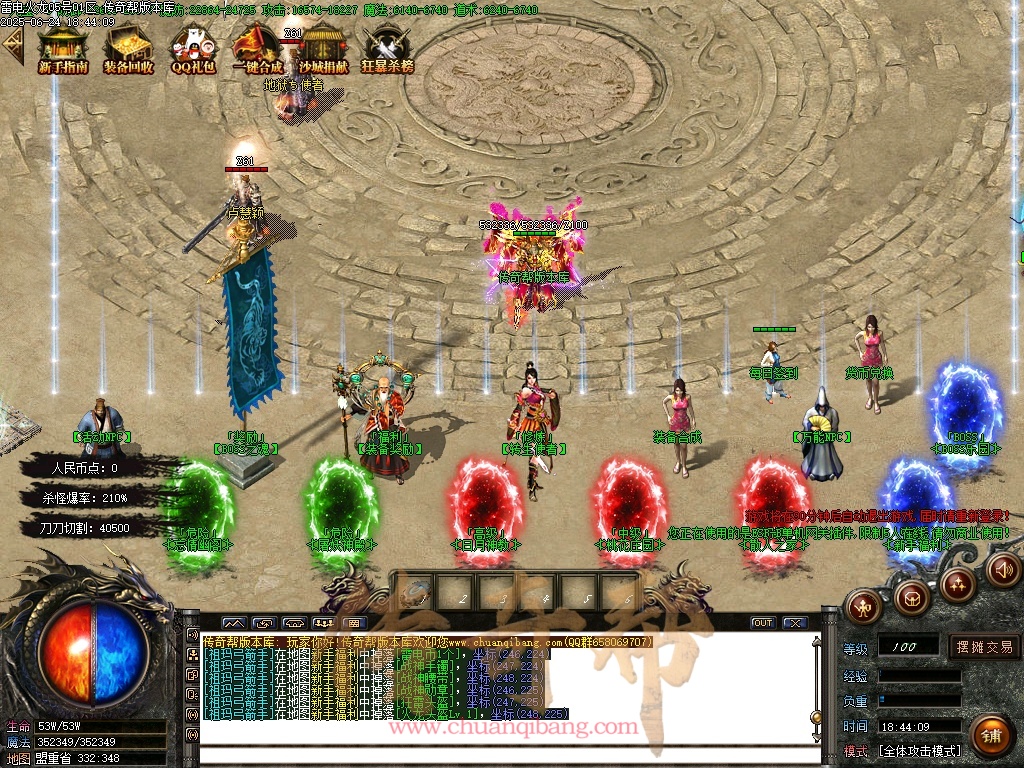Open the 摆摊交易 stall trading button
The width and height of the screenshot is (1024, 768).
coord(984,647)
